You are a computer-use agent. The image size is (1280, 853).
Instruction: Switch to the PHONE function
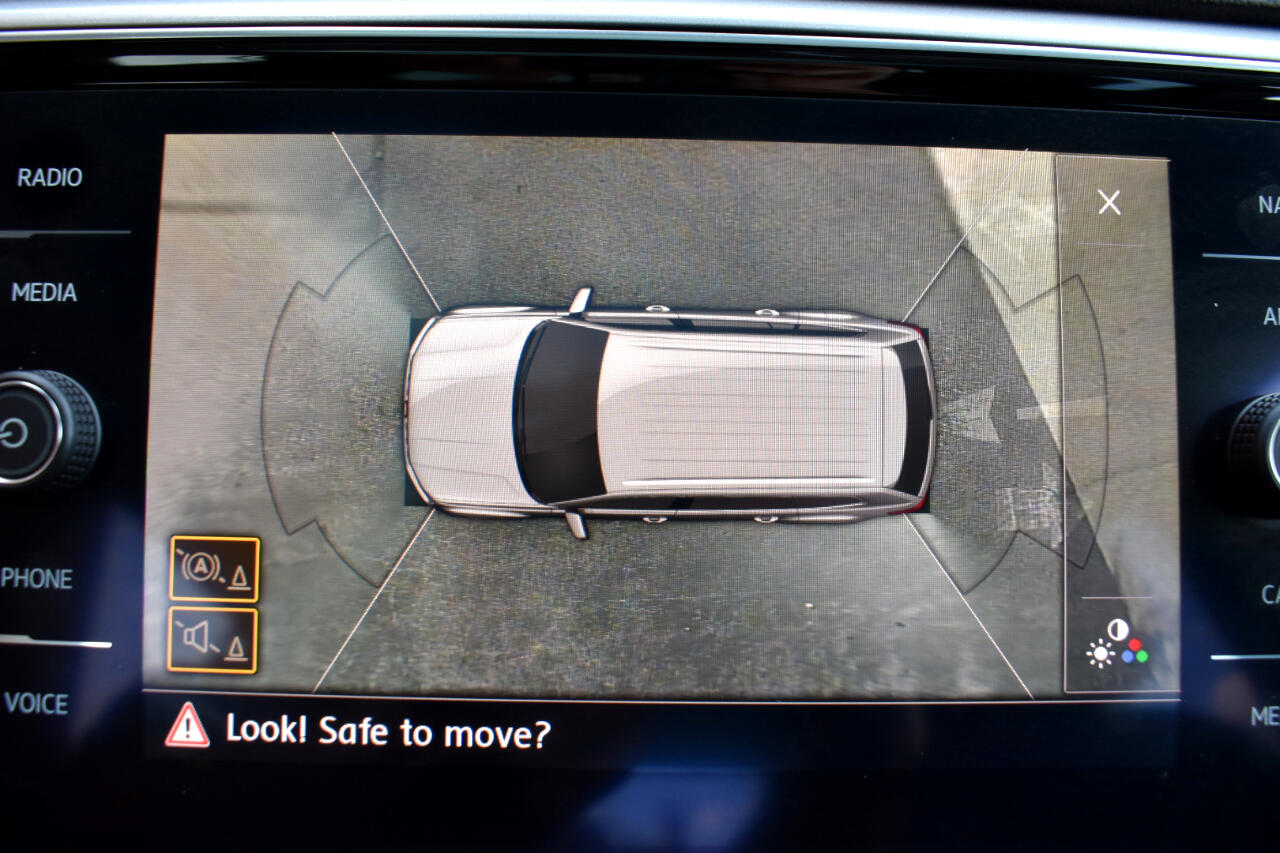[37, 579]
